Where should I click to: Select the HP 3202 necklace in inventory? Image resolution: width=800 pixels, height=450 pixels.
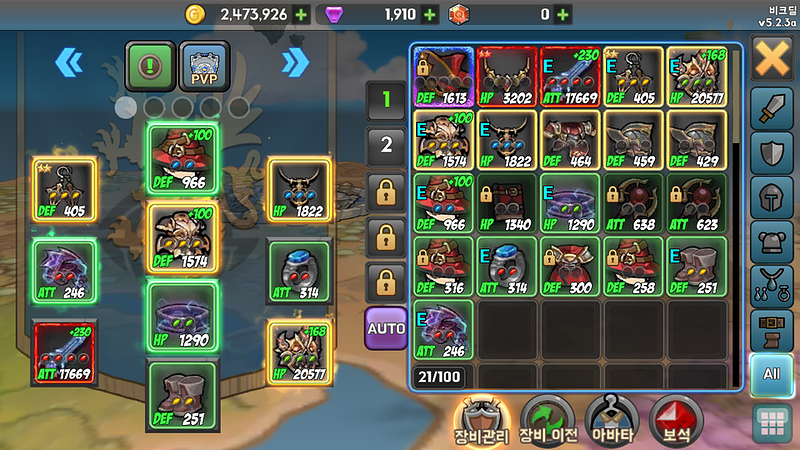(507, 76)
